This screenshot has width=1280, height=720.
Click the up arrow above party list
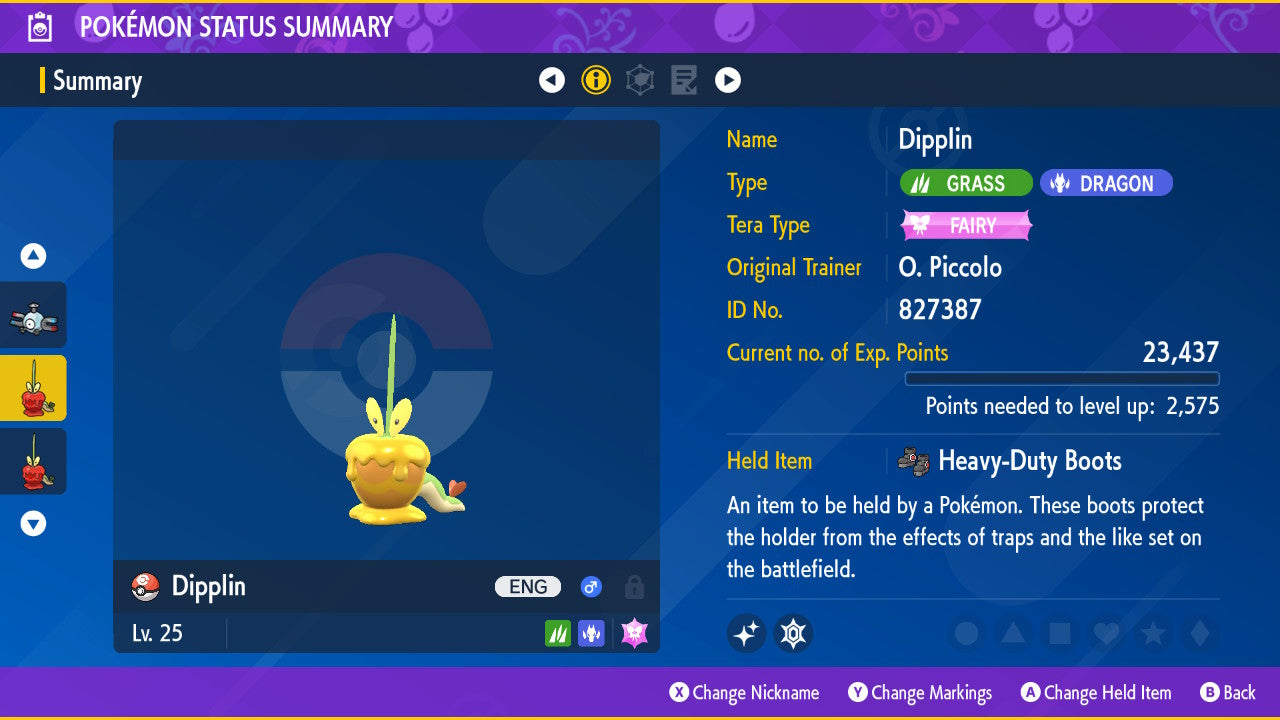click(x=34, y=257)
